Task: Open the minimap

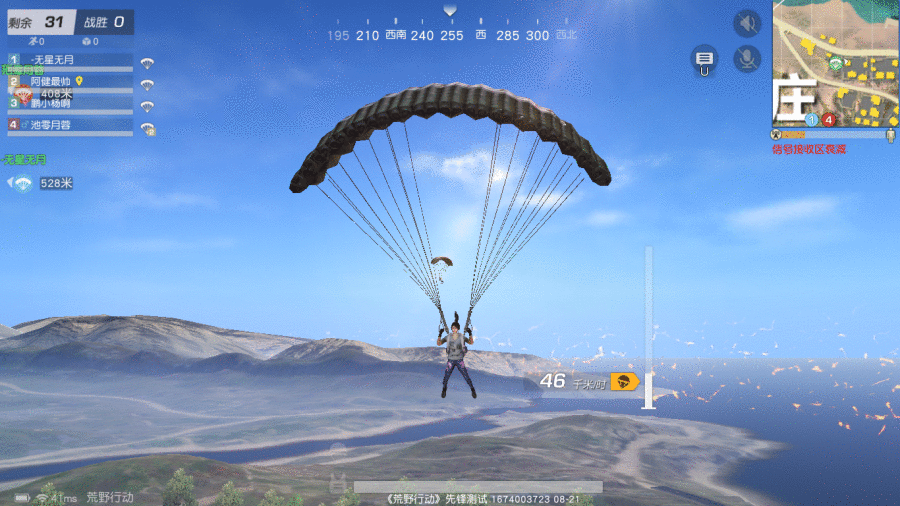Action: tap(834, 64)
